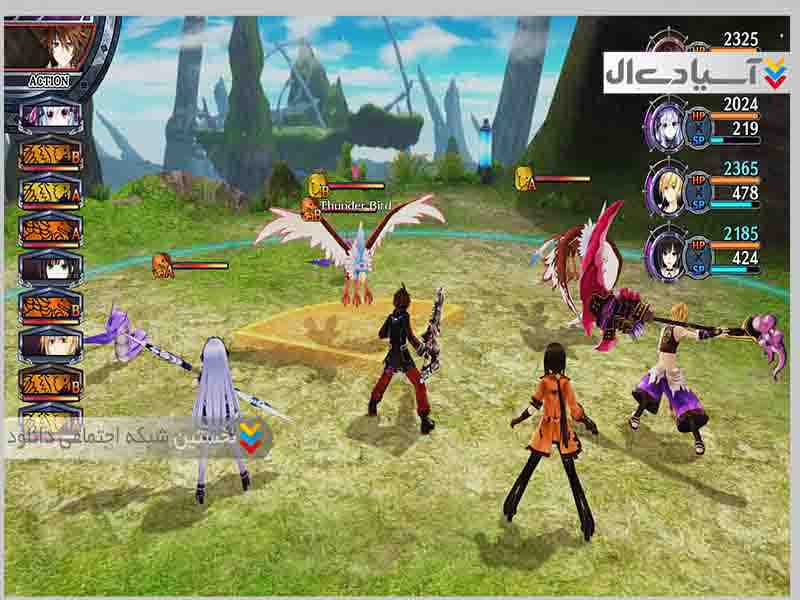The image size is (800, 600).
Task: Choose the black-haired character's turn order tile
Action: pyautogui.click(x=50, y=268)
